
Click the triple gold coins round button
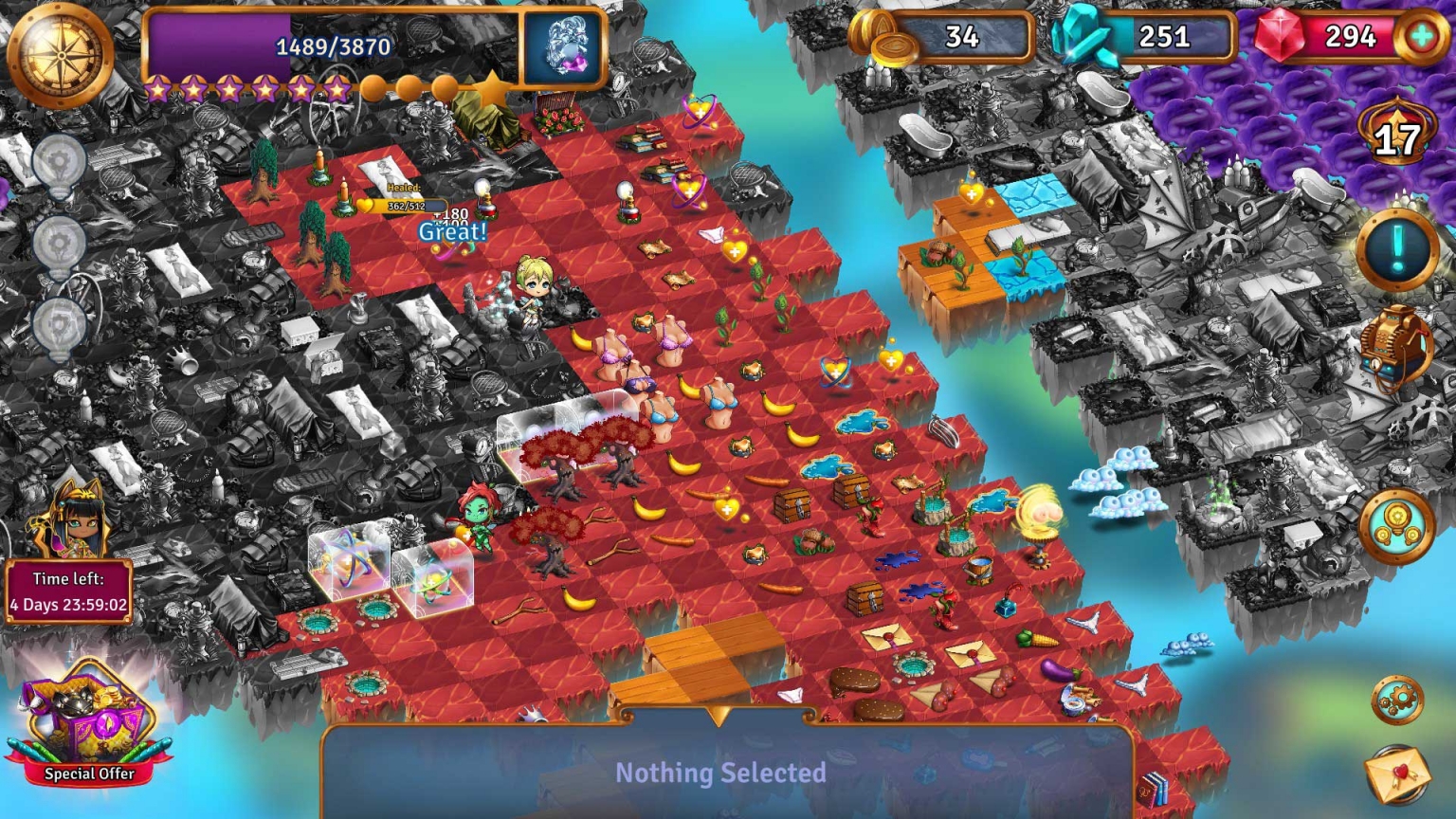point(1396,524)
